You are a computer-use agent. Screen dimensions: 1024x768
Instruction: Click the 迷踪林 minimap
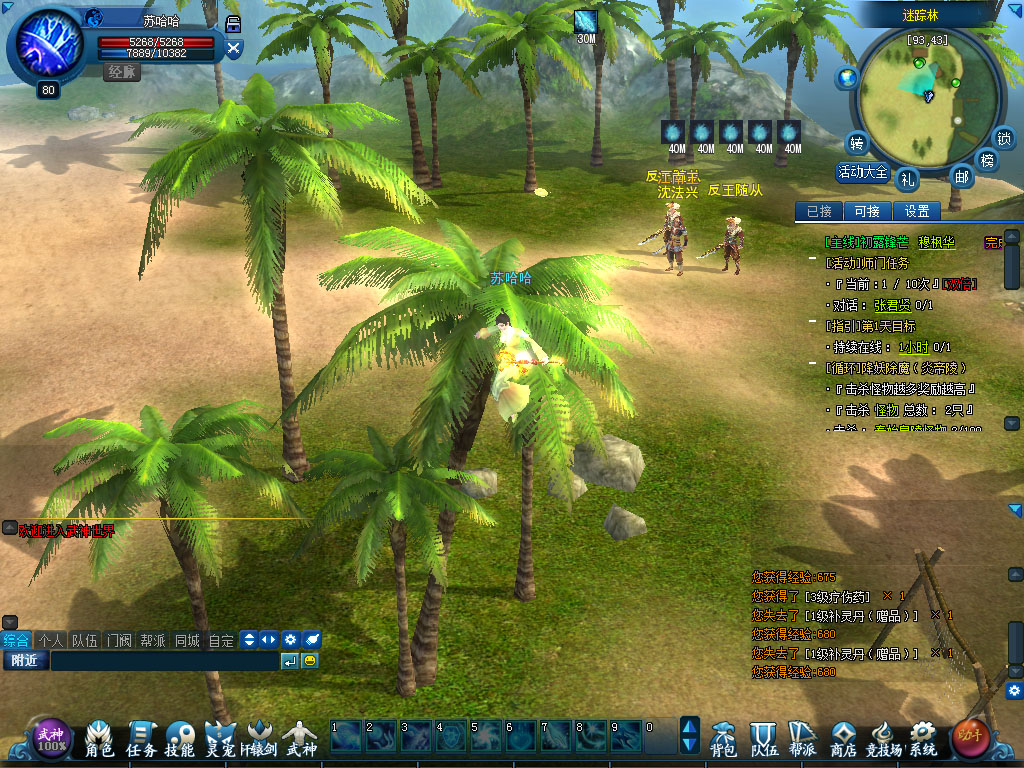pos(925,90)
